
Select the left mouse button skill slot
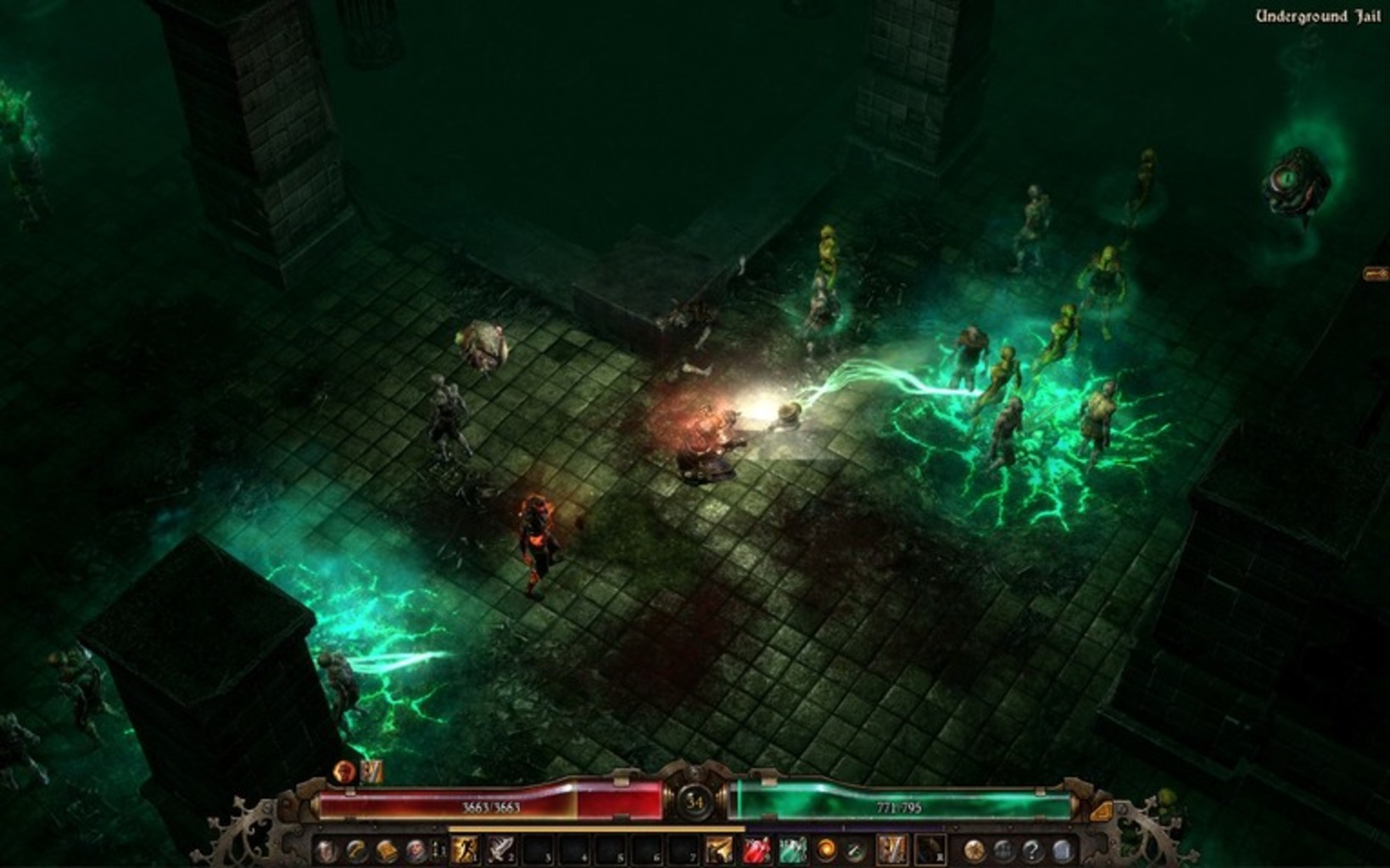tap(891, 849)
